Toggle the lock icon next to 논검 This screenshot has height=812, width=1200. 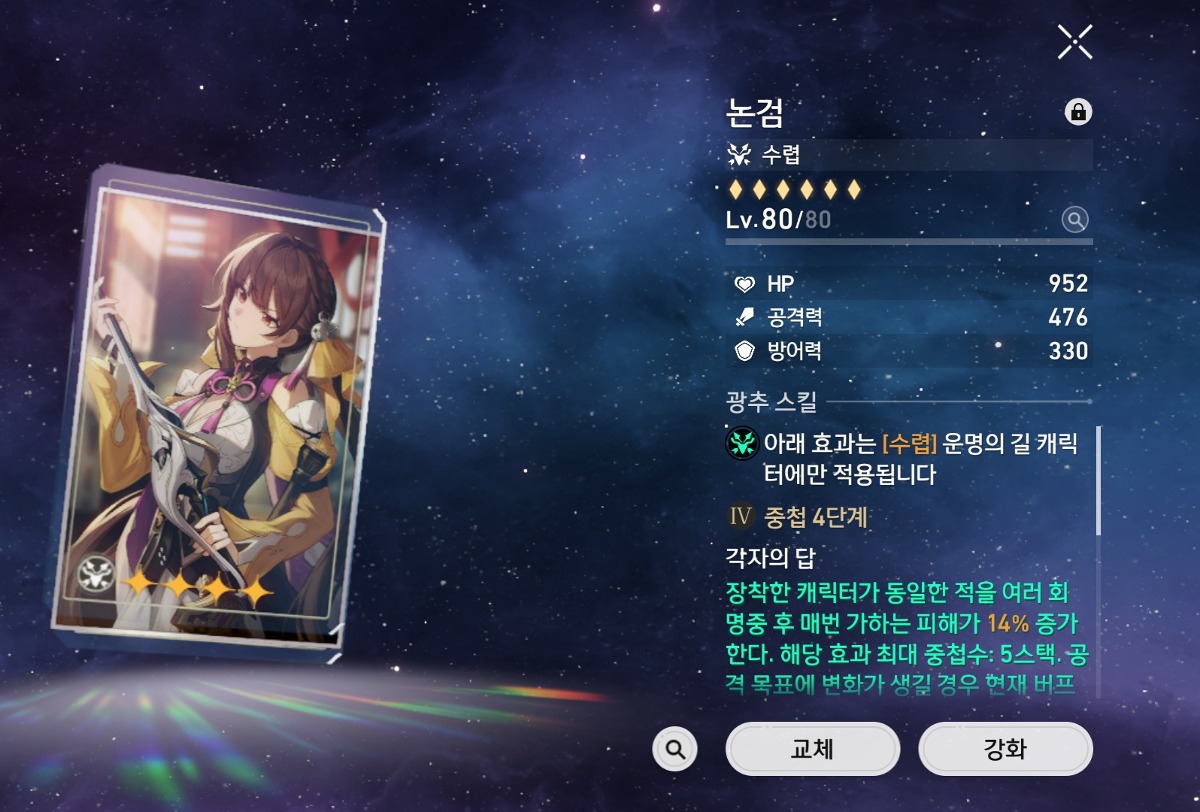pos(1078,112)
